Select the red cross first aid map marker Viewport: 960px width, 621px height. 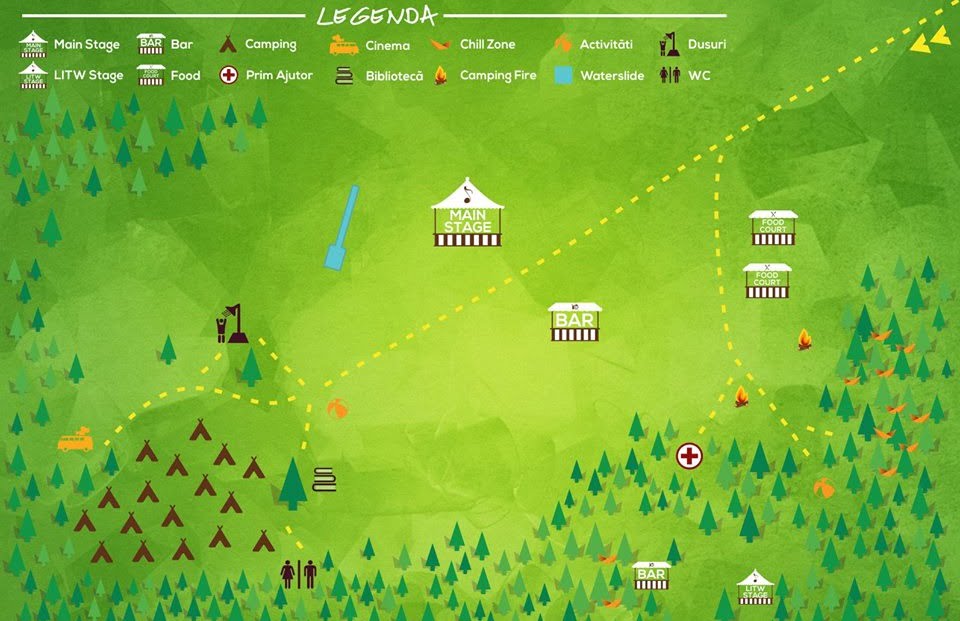coord(689,456)
